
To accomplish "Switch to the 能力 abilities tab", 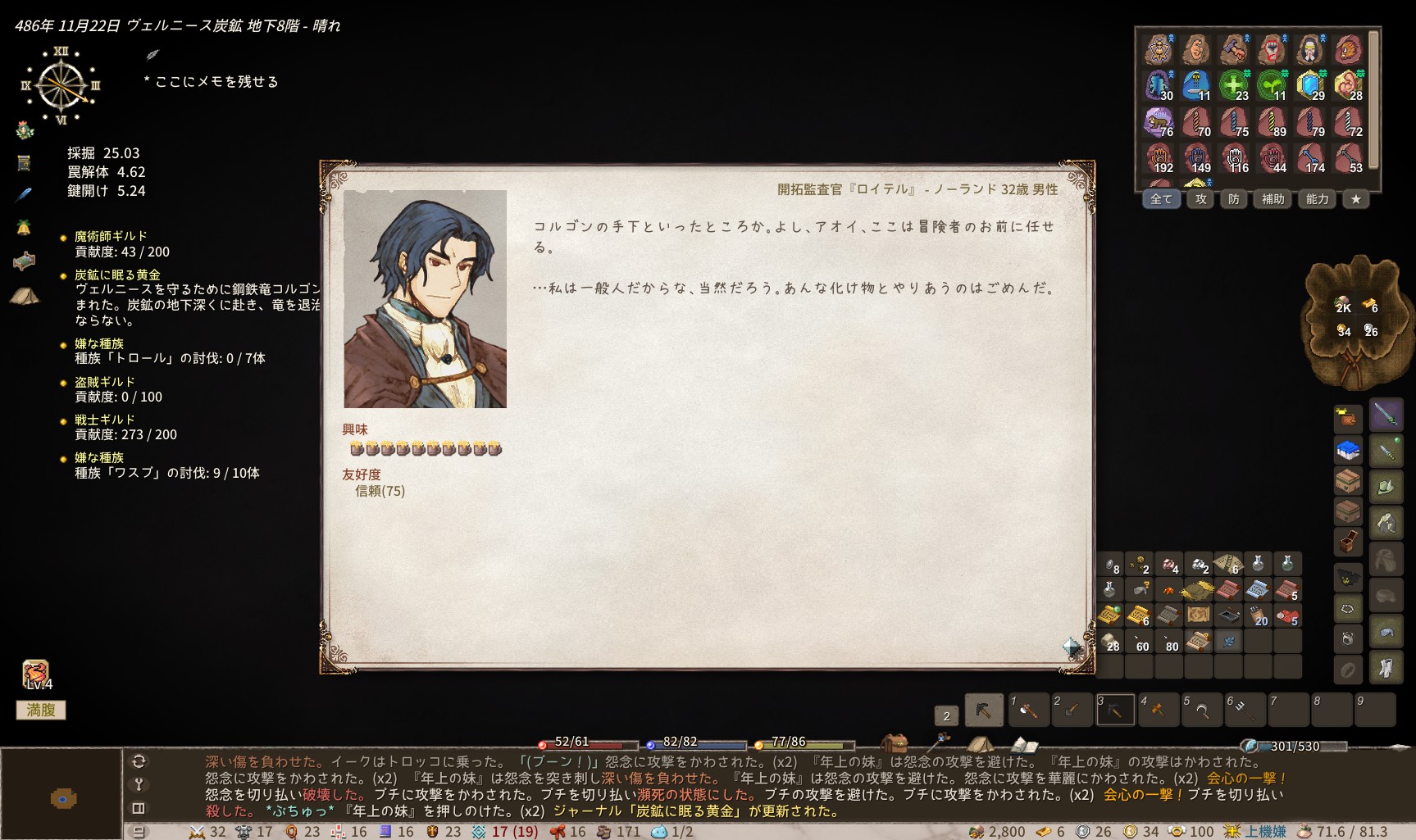I will click(1318, 199).
